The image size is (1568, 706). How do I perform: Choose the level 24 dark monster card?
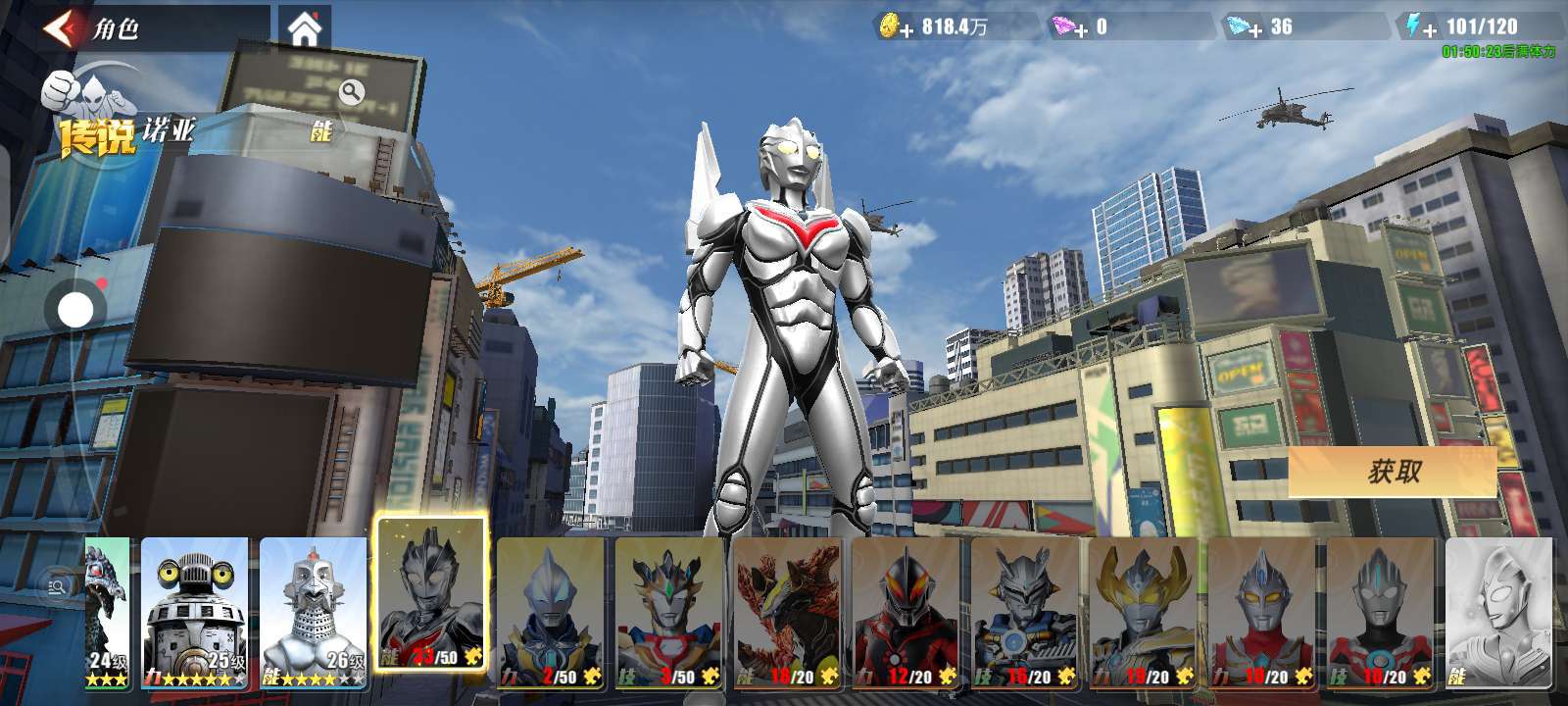point(107,612)
